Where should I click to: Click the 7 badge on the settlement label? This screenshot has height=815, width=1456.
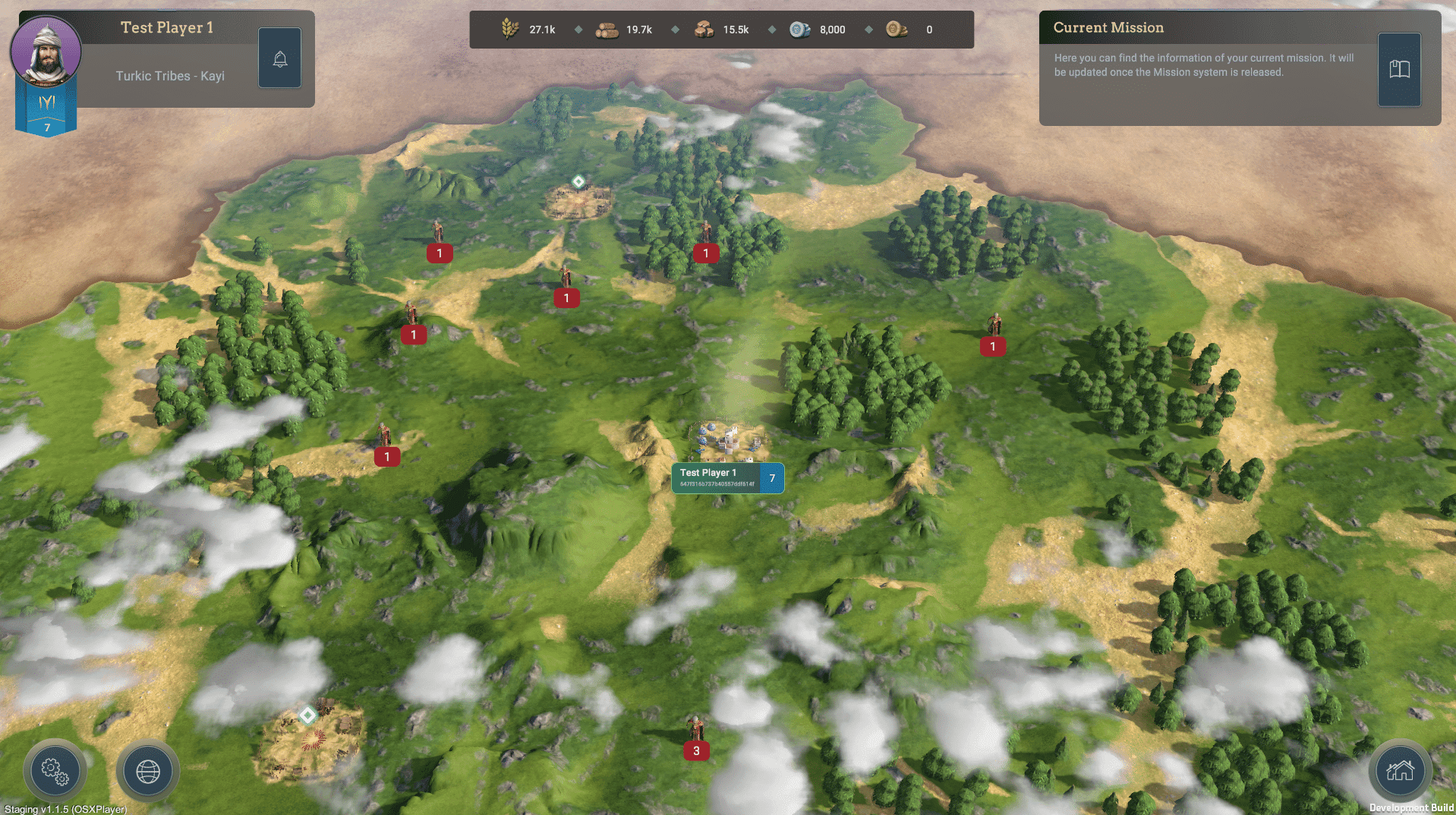(x=772, y=478)
